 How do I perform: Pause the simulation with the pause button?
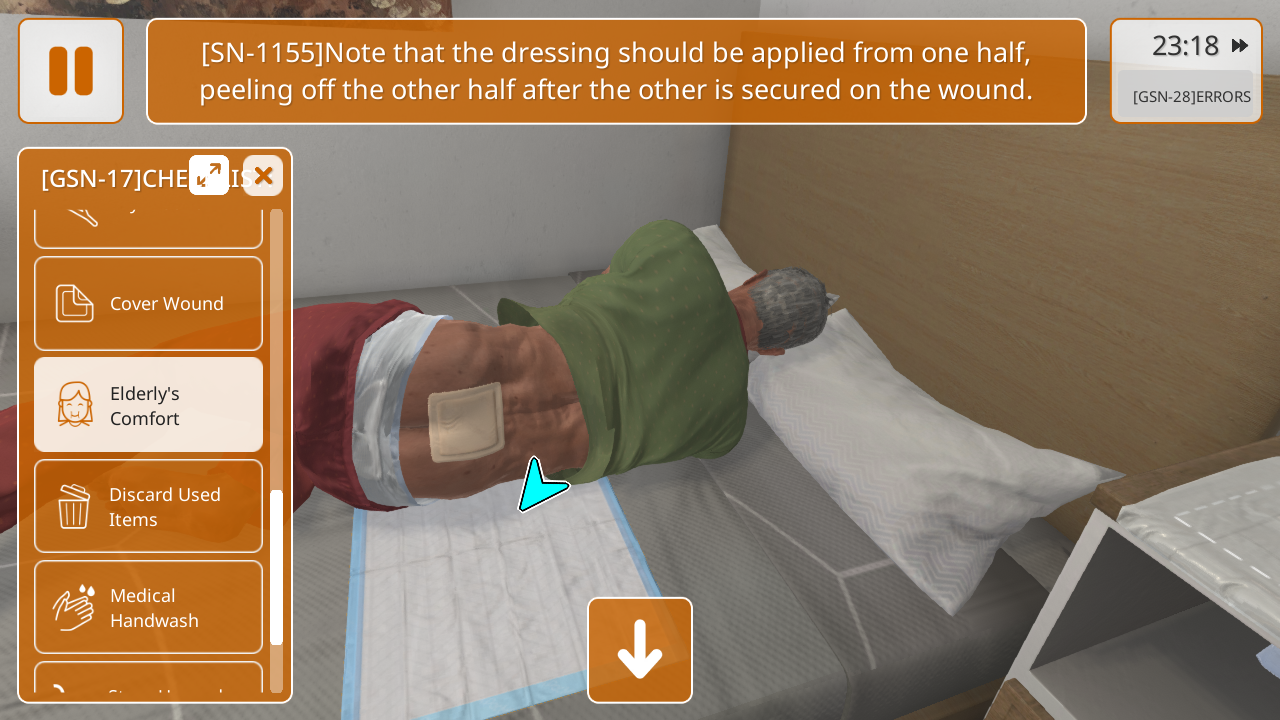tap(71, 71)
